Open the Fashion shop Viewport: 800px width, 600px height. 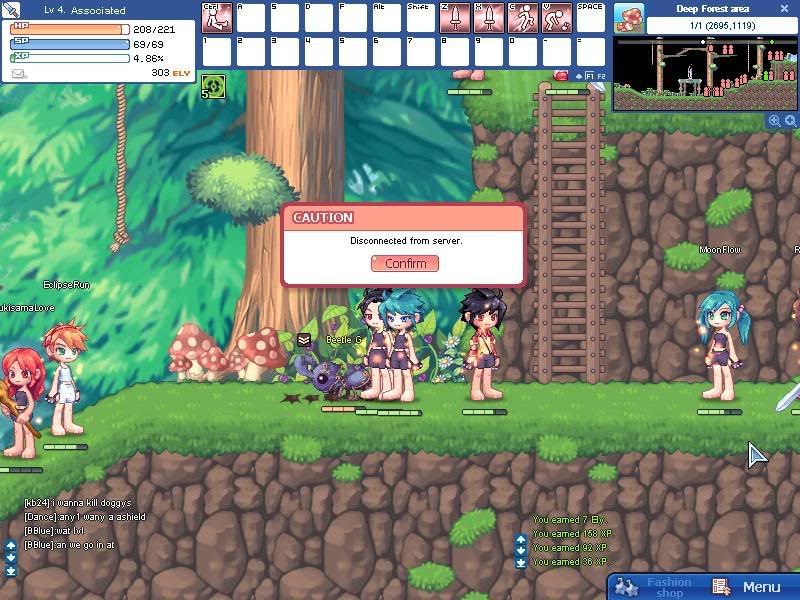(x=656, y=587)
